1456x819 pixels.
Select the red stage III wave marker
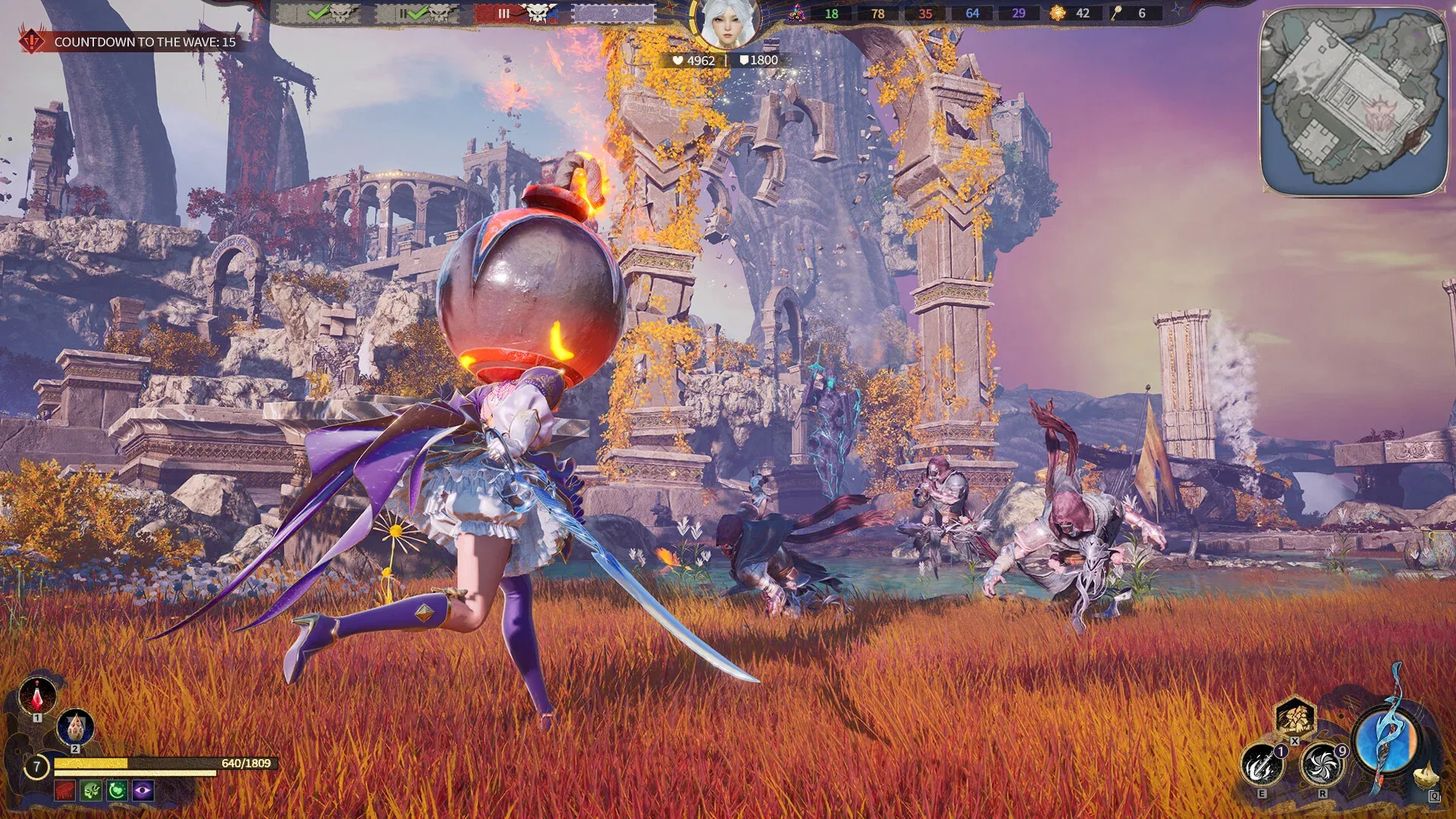[x=516, y=13]
